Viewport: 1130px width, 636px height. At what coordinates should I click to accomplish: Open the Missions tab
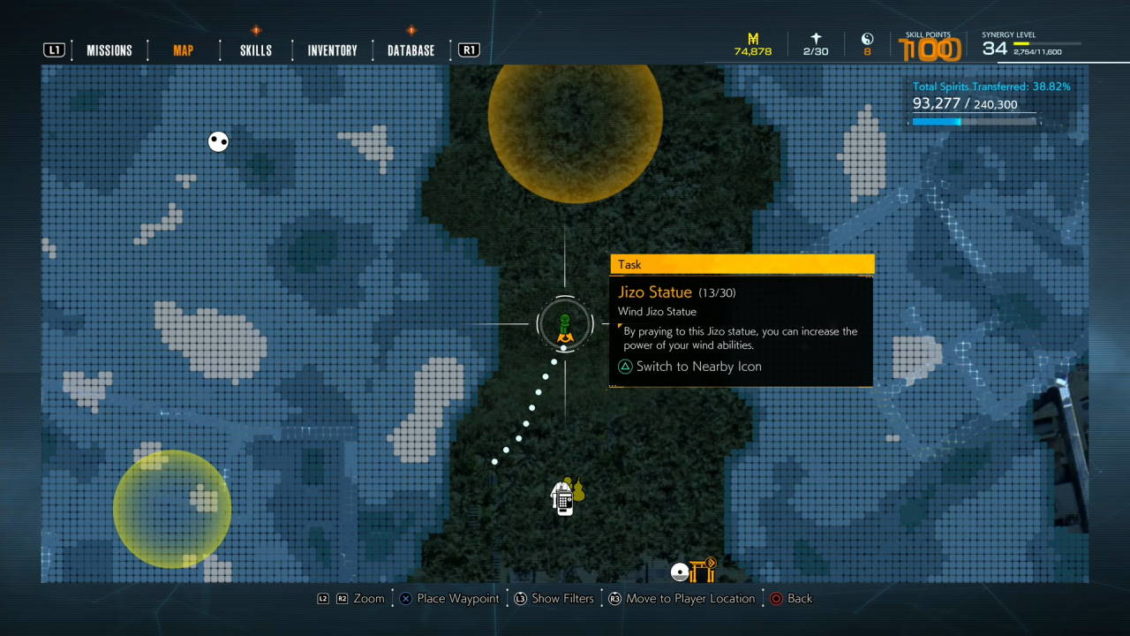click(109, 50)
